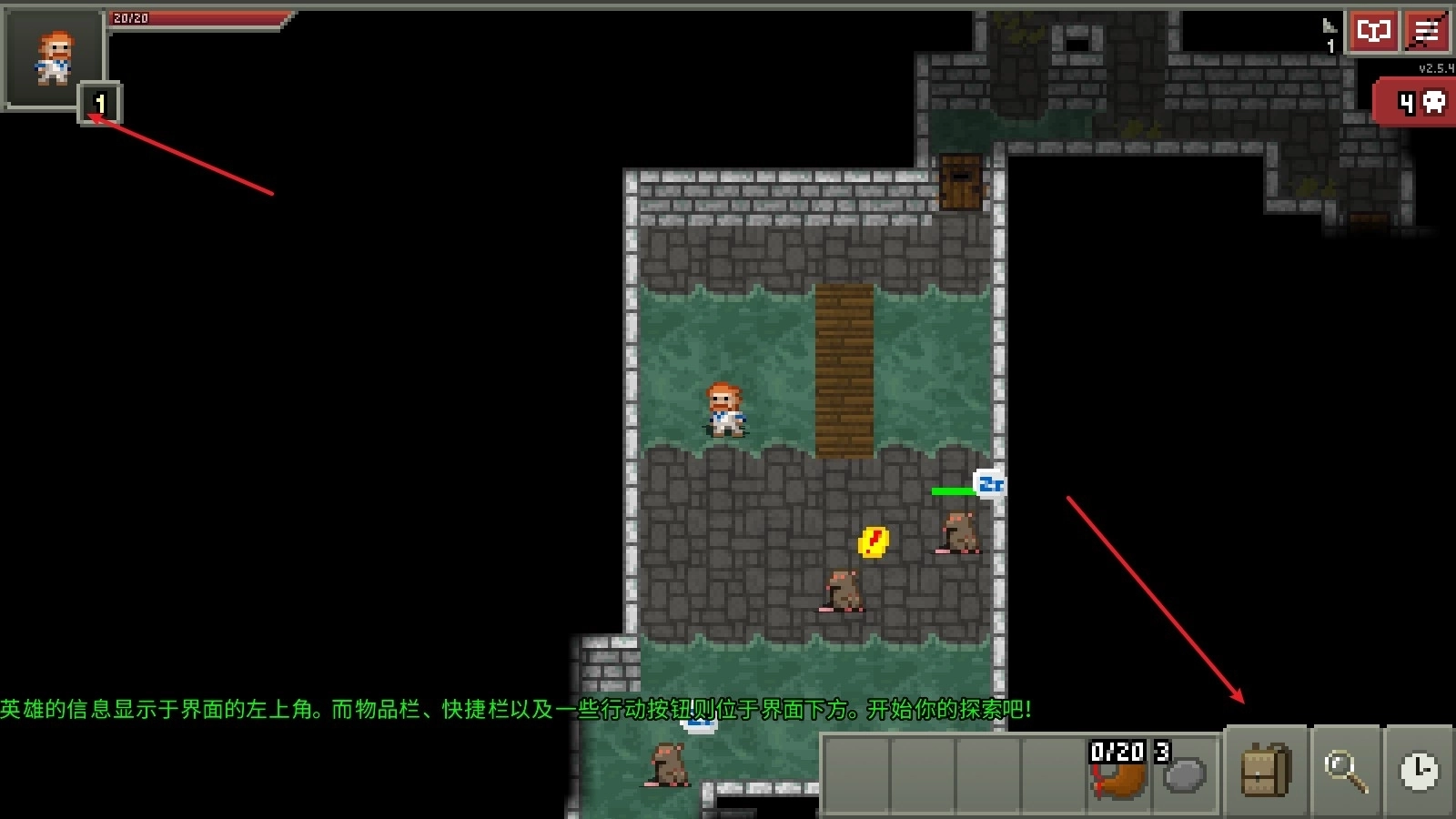Open the backpack inventory
1456x819 pixels.
point(1266,771)
